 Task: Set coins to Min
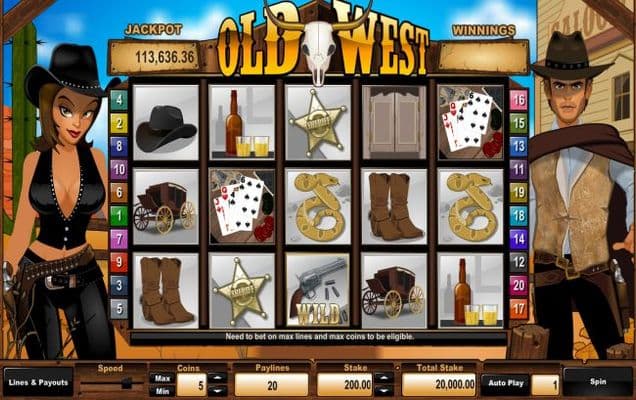coord(161,391)
